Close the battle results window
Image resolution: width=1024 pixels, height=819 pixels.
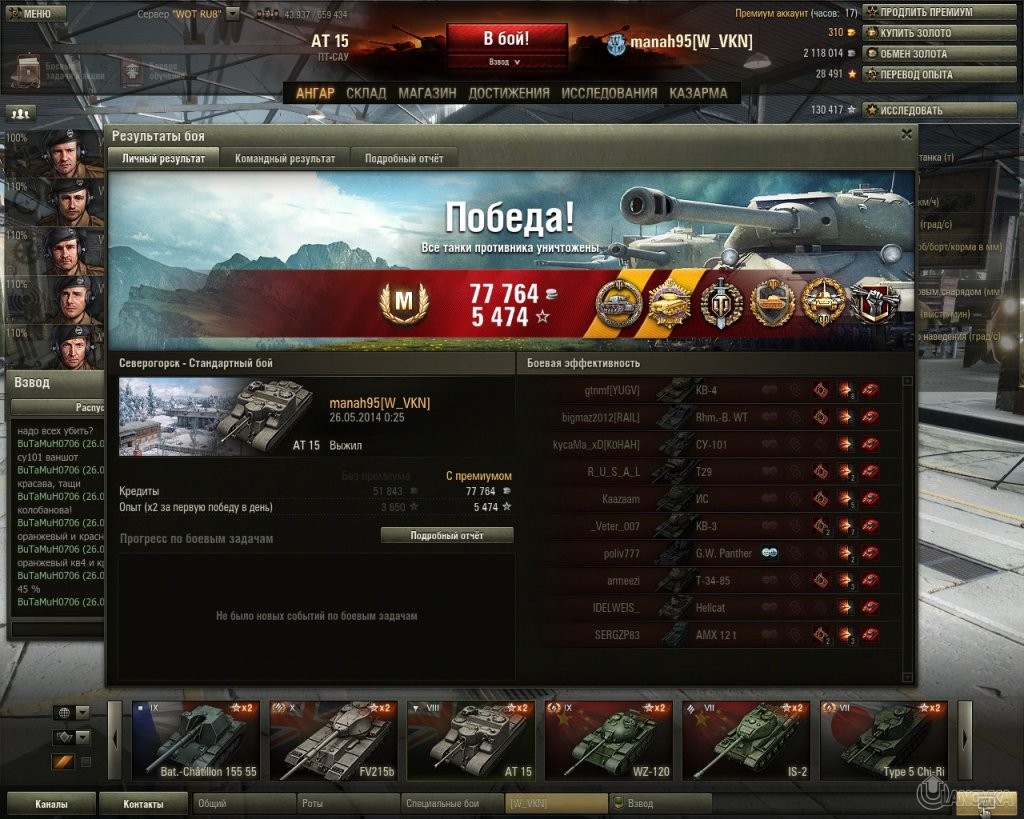[906, 133]
